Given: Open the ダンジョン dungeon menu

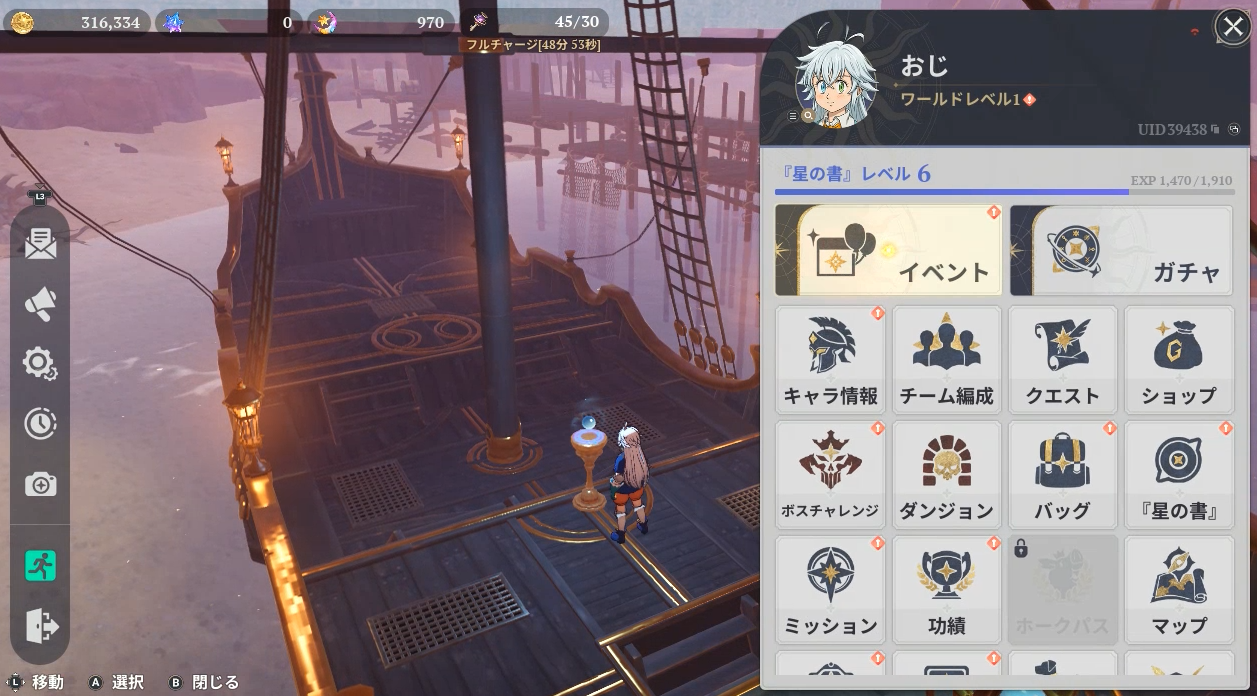Looking at the screenshot, I should pyautogui.click(x=946, y=475).
